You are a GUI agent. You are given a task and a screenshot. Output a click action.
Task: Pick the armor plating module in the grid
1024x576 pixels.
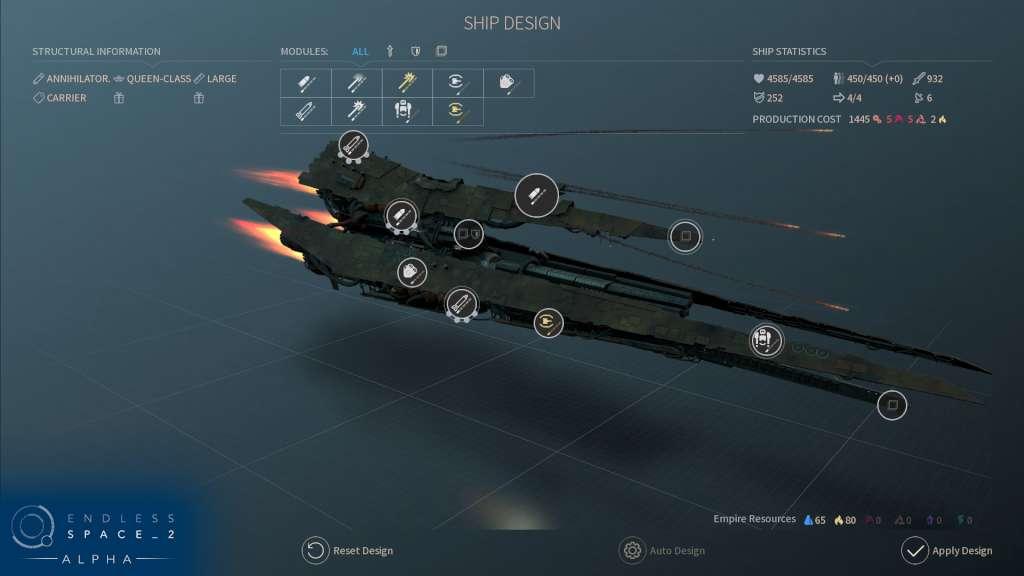(508, 83)
